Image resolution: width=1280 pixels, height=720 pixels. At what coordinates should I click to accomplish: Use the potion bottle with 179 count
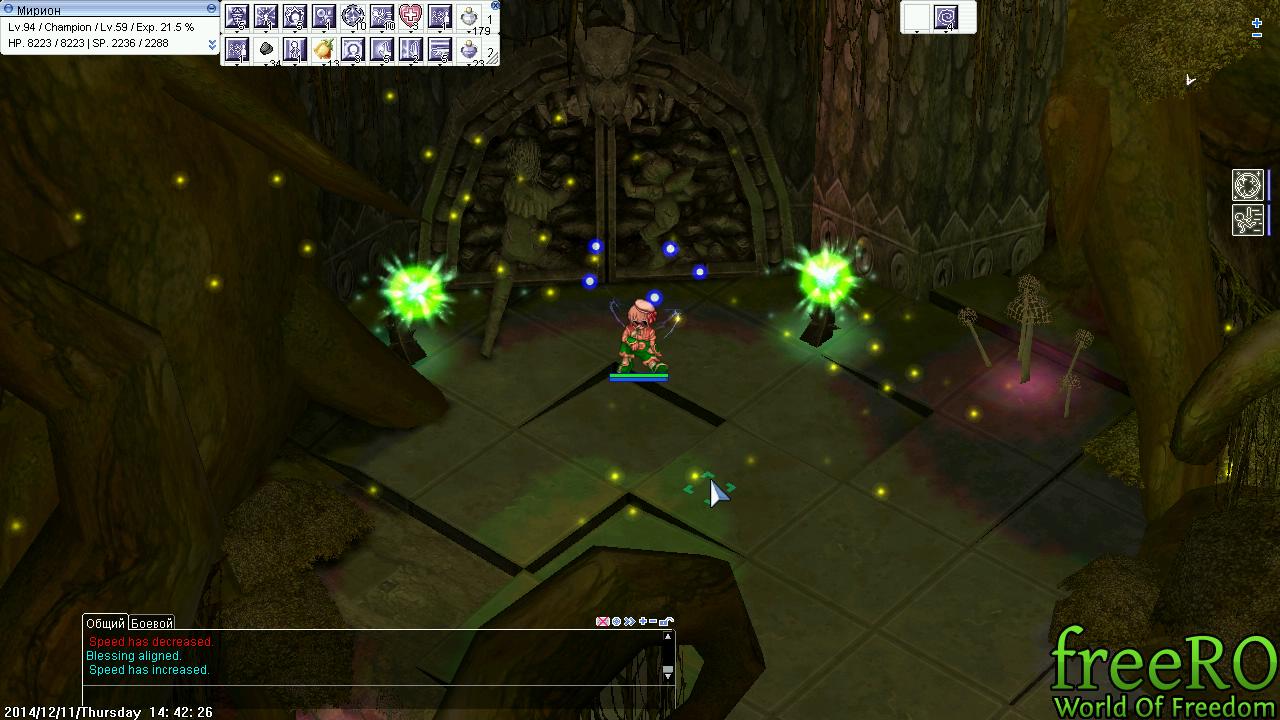point(469,16)
